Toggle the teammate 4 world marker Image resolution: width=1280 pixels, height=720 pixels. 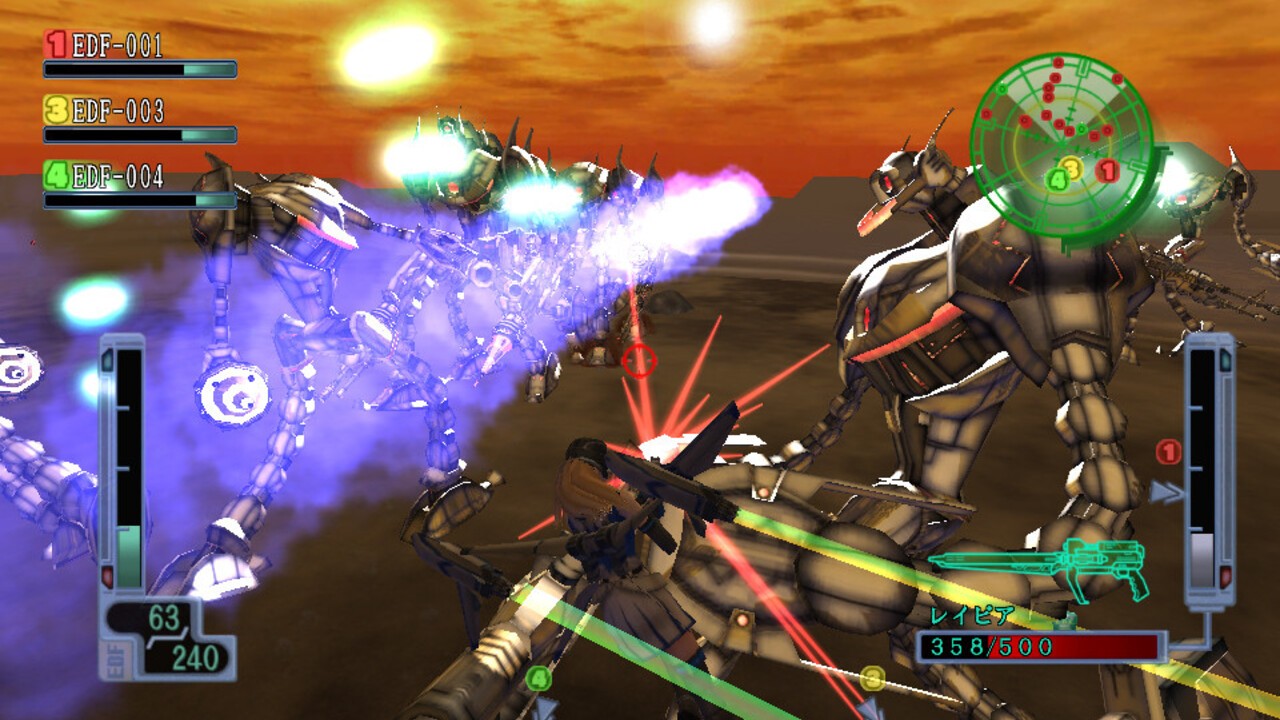point(538,677)
